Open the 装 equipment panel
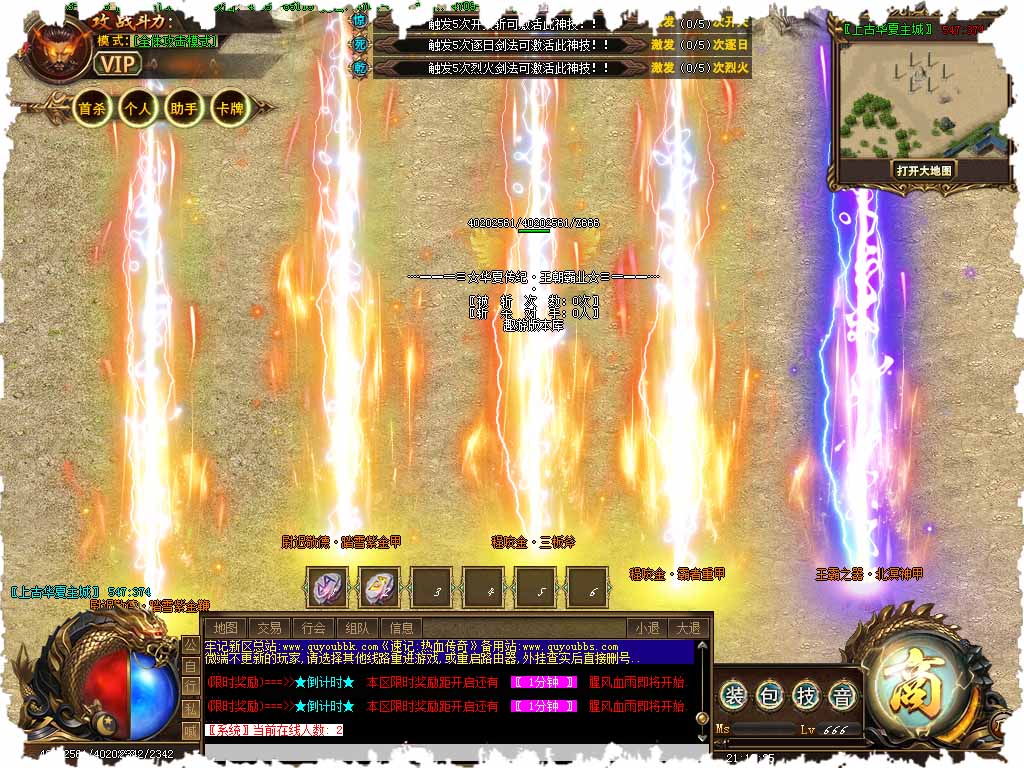The width and height of the screenshot is (1024, 768). click(735, 696)
